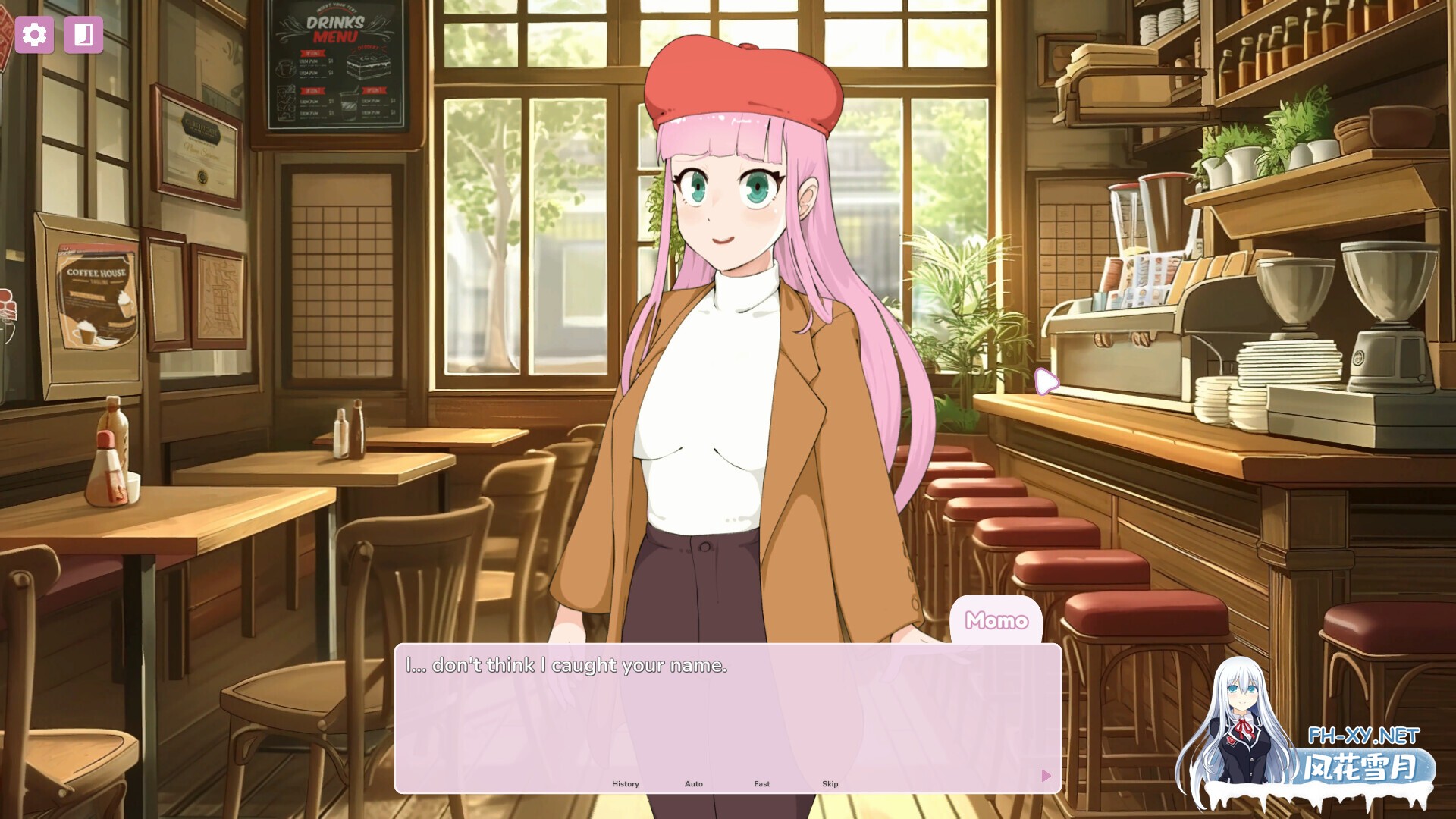Click the gear icon's teeth to open preferences

pyautogui.click(x=33, y=34)
